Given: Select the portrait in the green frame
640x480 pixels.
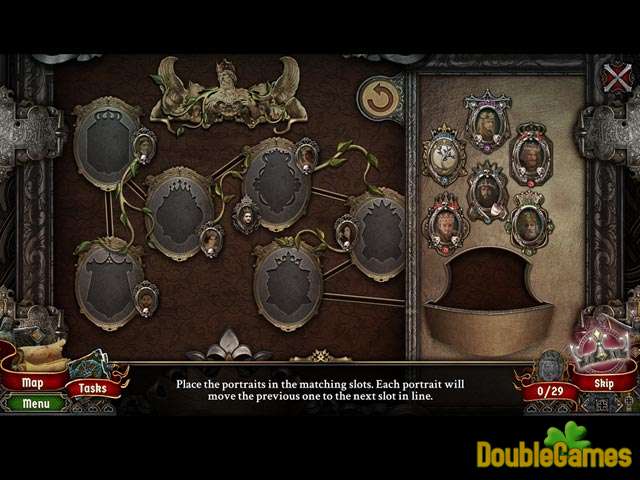Looking at the screenshot, I should [x=530, y=221].
